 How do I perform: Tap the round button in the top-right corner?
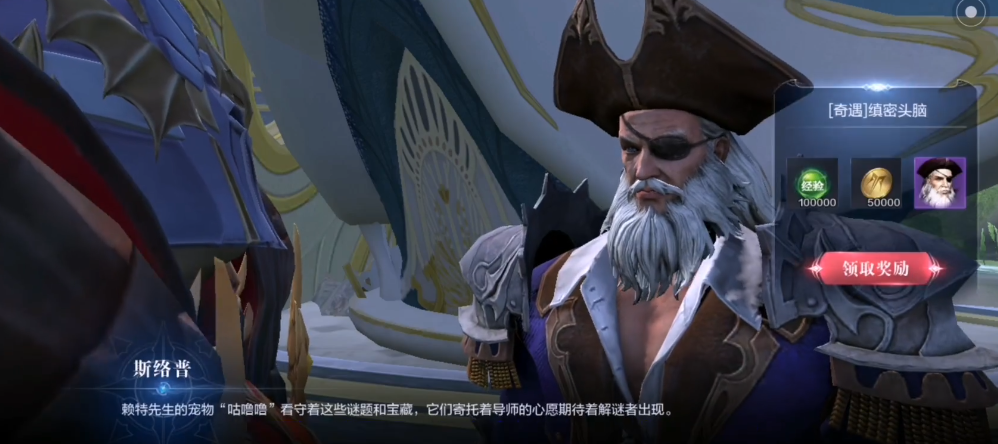click(x=969, y=14)
